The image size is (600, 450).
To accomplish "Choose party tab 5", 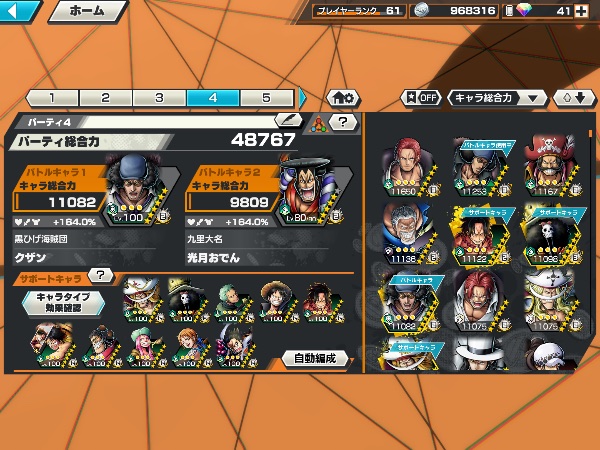I will (266, 98).
